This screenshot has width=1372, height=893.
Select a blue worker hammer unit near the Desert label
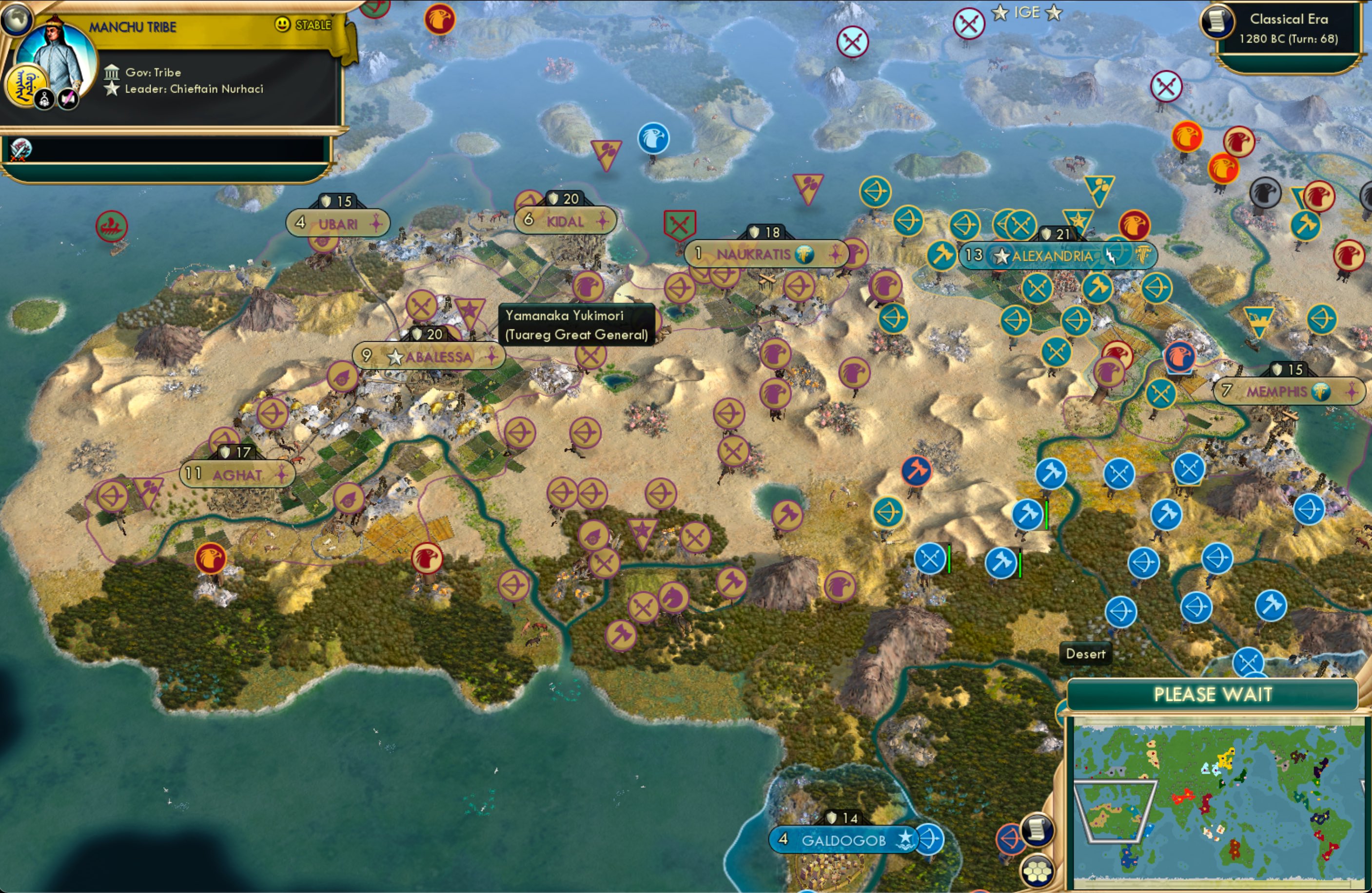pos(1001,563)
